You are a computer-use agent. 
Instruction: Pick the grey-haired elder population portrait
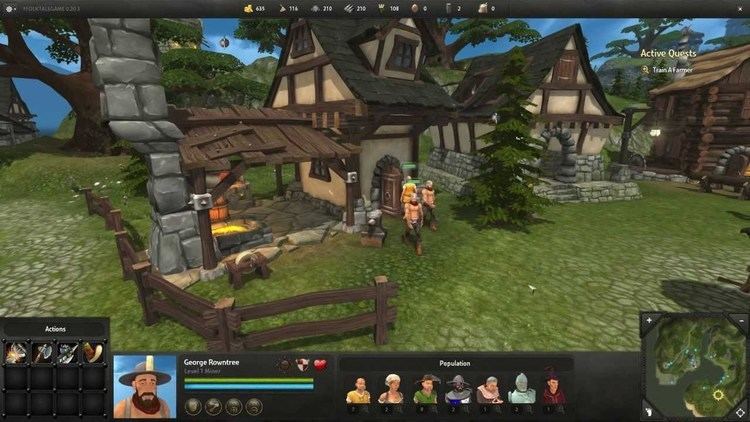pos(490,388)
